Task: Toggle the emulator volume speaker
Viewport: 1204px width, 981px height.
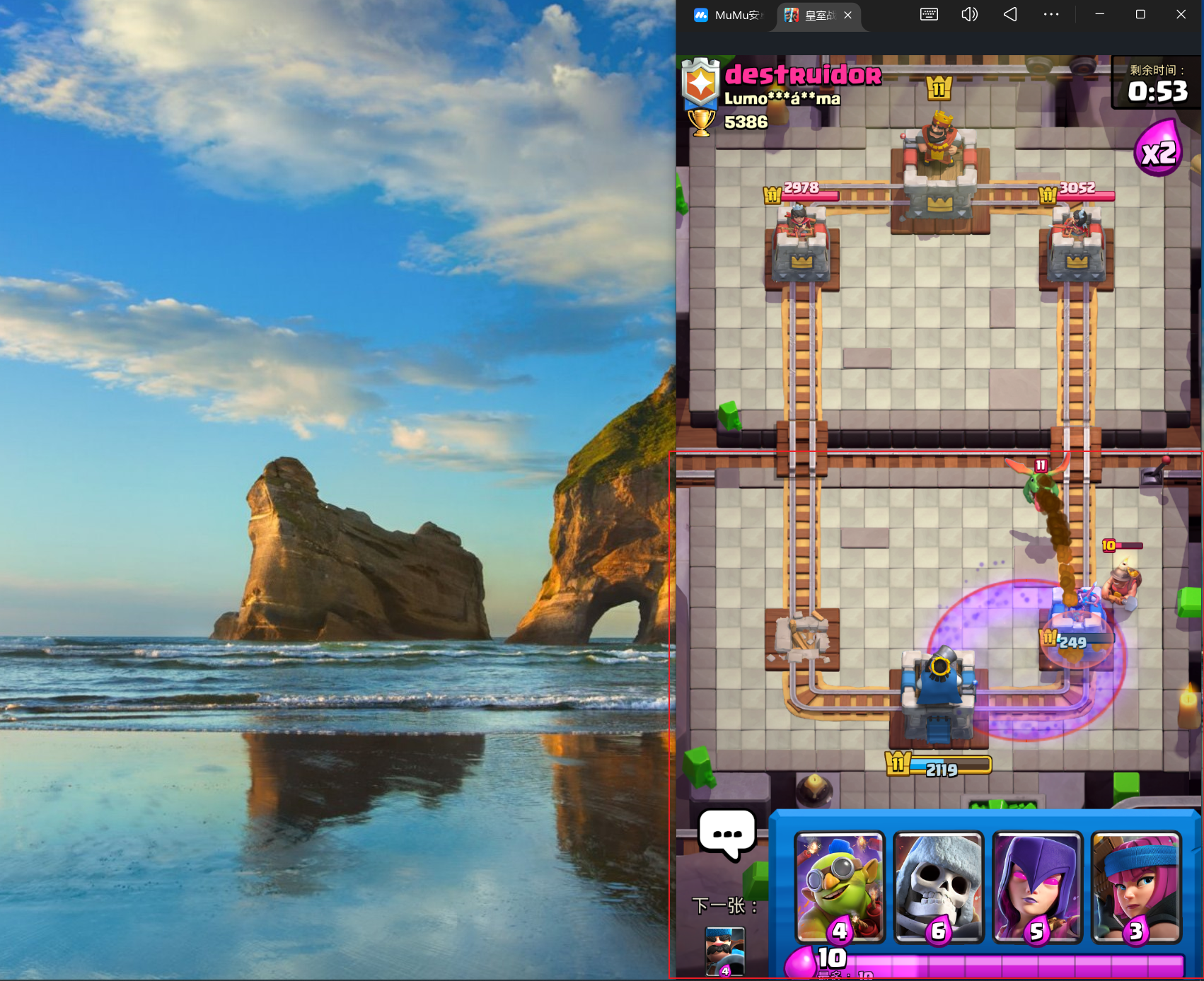Action: tap(969, 14)
